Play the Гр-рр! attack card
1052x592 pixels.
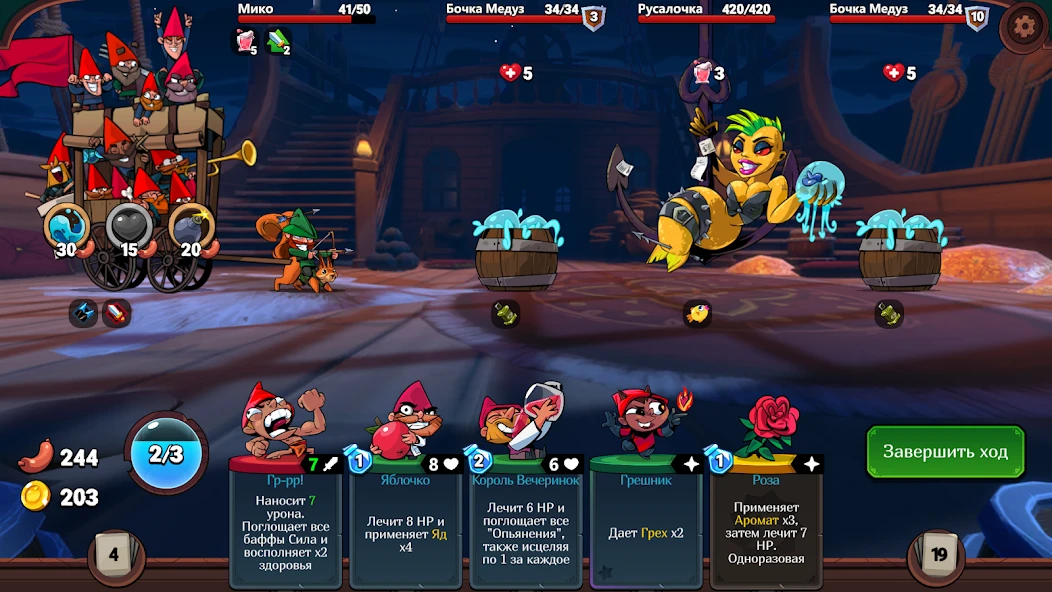(285, 510)
